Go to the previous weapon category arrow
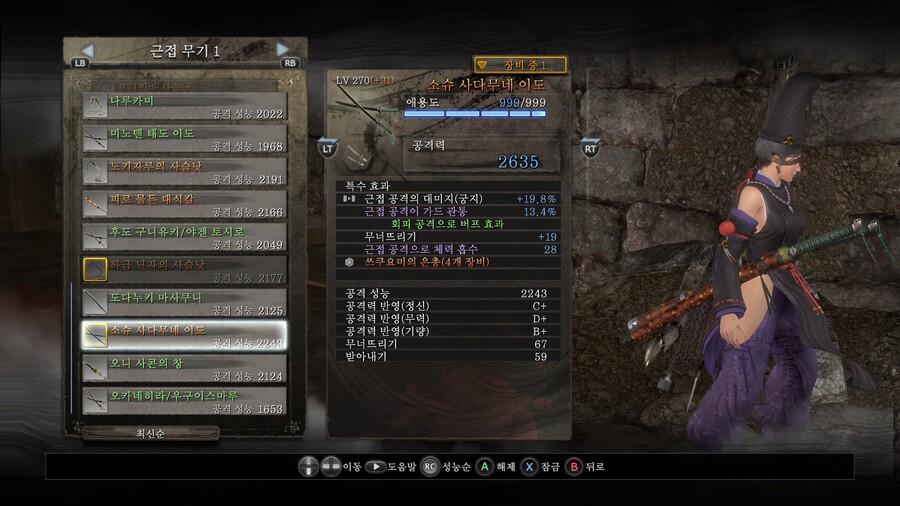Image resolution: width=900 pixels, height=506 pixels. pos(87,49)
